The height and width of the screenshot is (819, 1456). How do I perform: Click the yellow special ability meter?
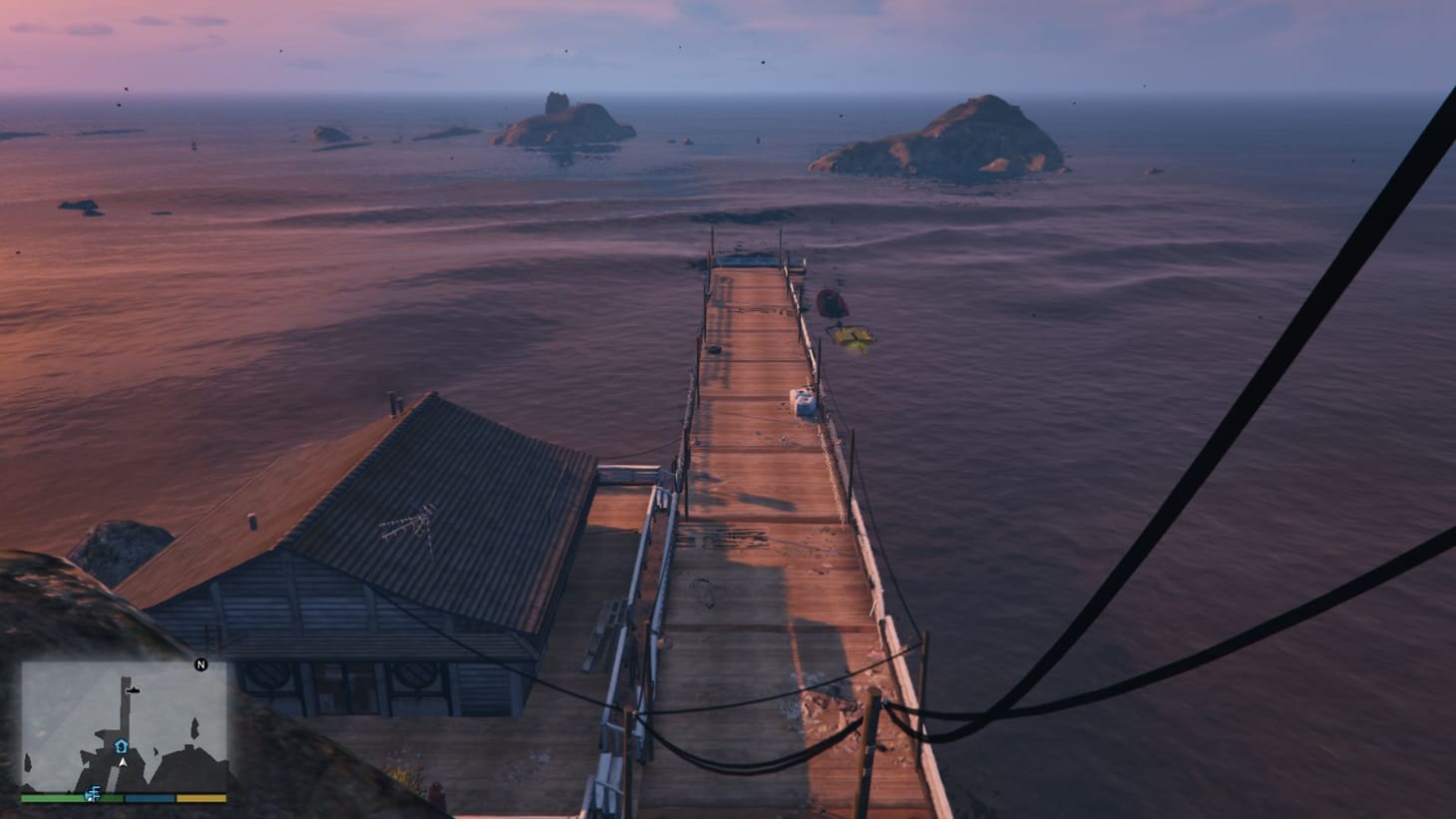click(204, 796)
